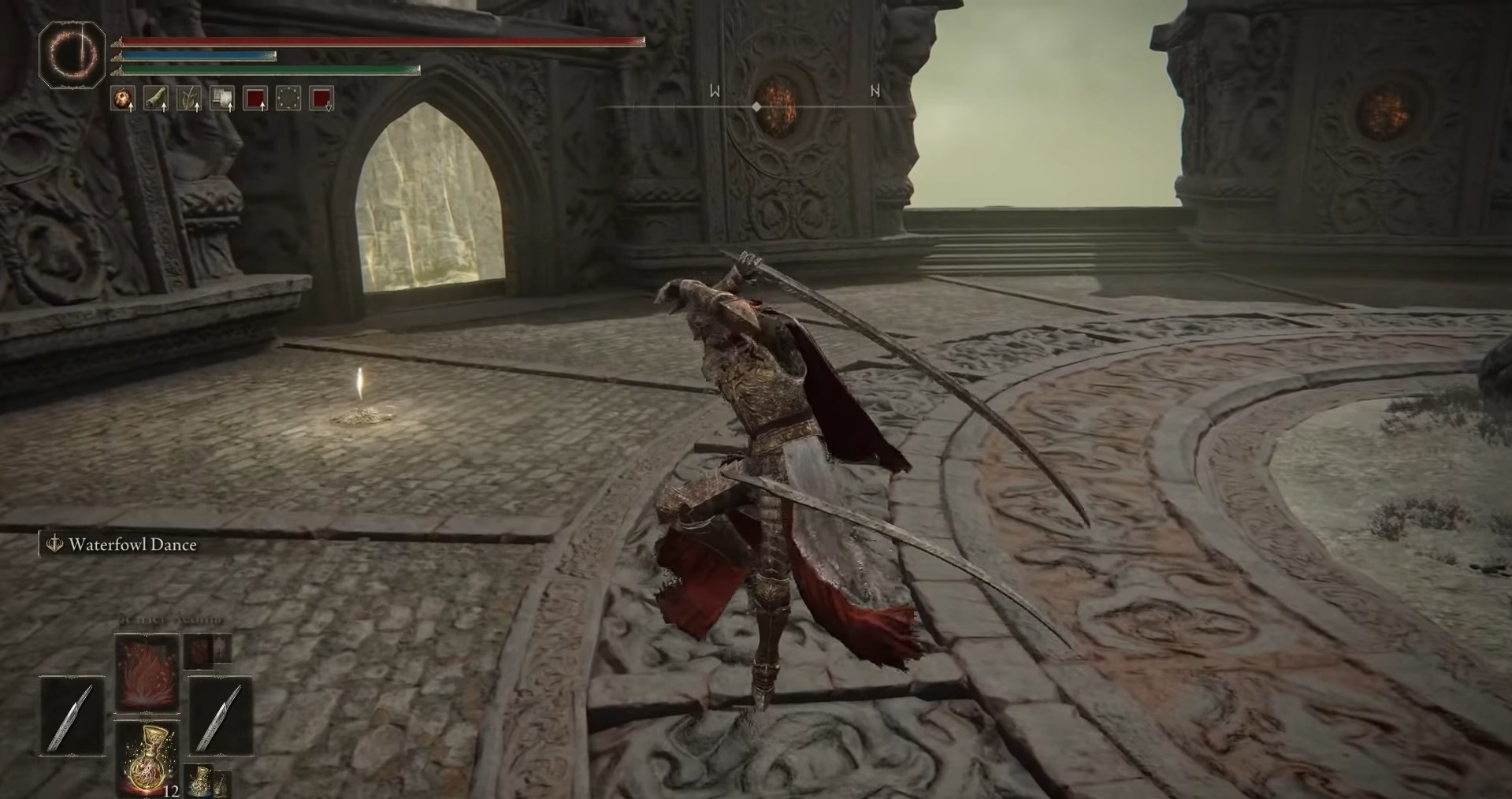Use the Flask of Crimson Tears slot
The width and height of the screenshot is (1512, 799).
(x=147, y=759)
